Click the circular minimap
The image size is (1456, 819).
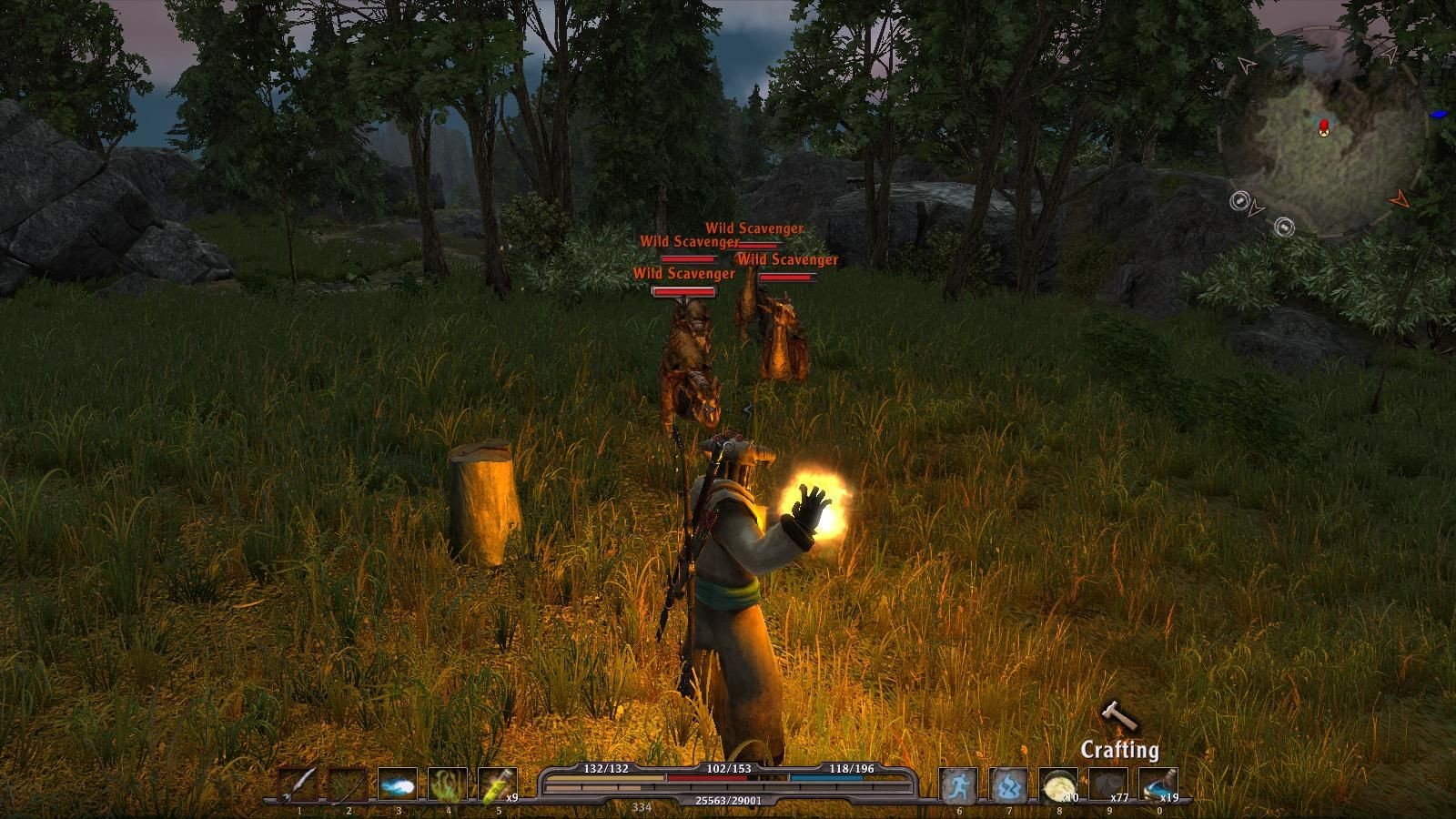(x=1324, y=132)
